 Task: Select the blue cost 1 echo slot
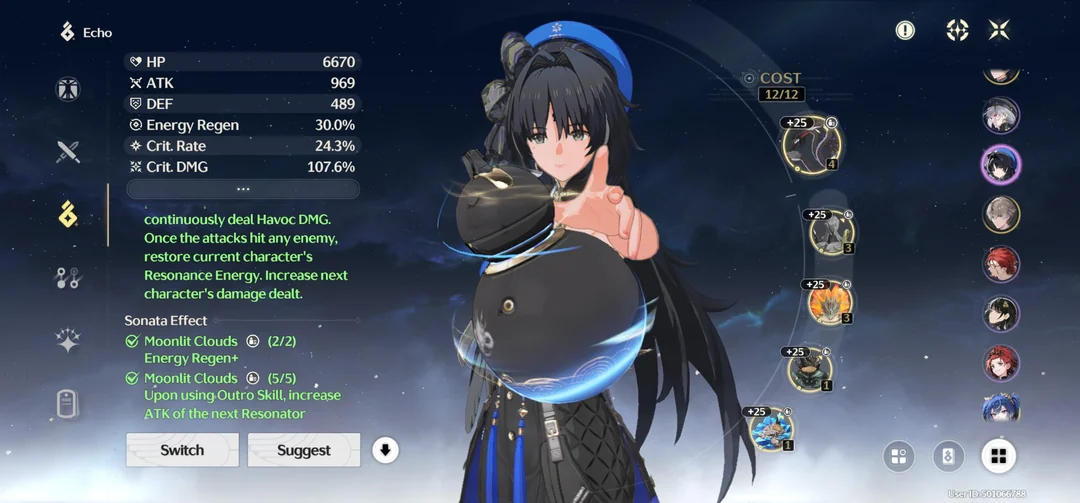pos(770,430)
